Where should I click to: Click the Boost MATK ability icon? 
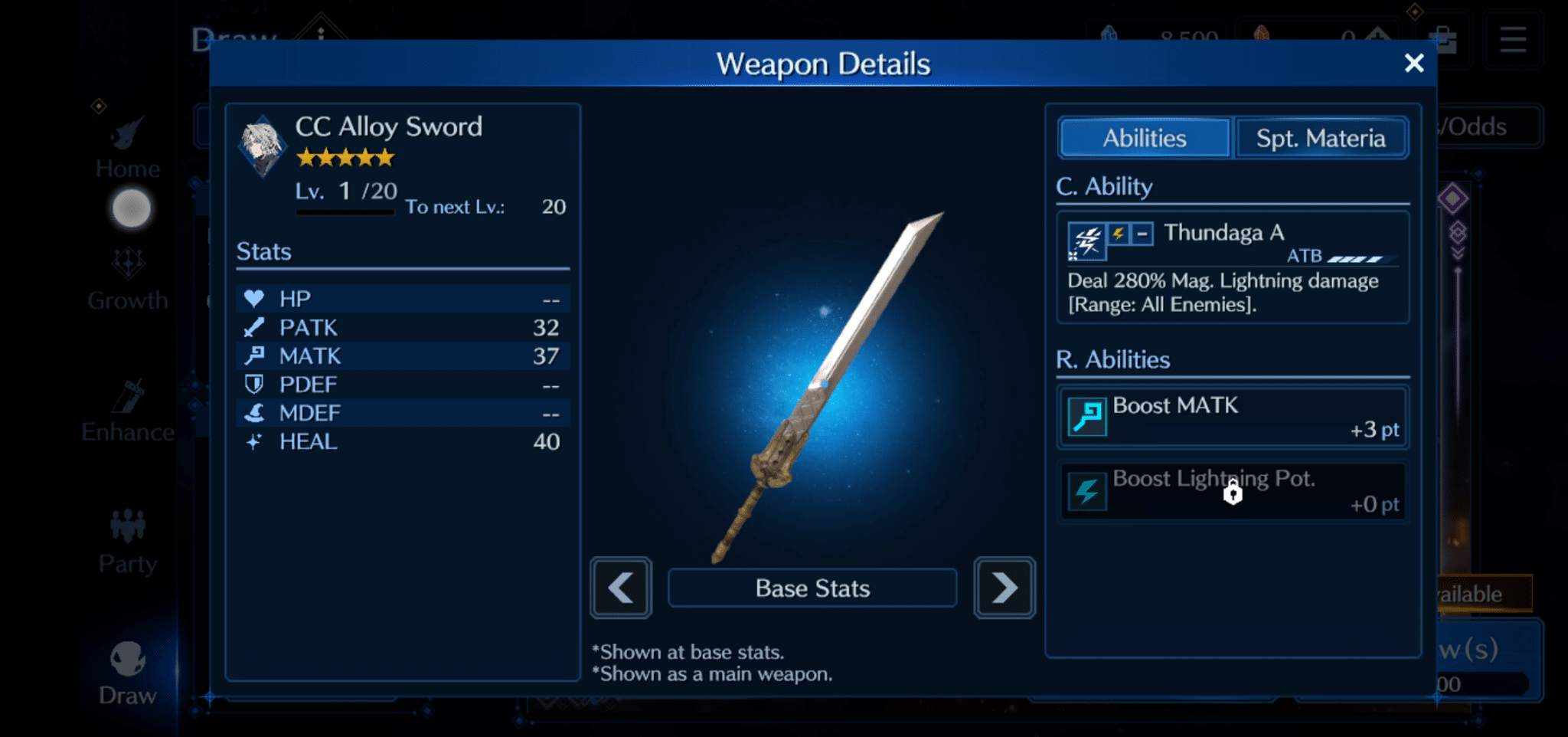(x=1089, y=415)
